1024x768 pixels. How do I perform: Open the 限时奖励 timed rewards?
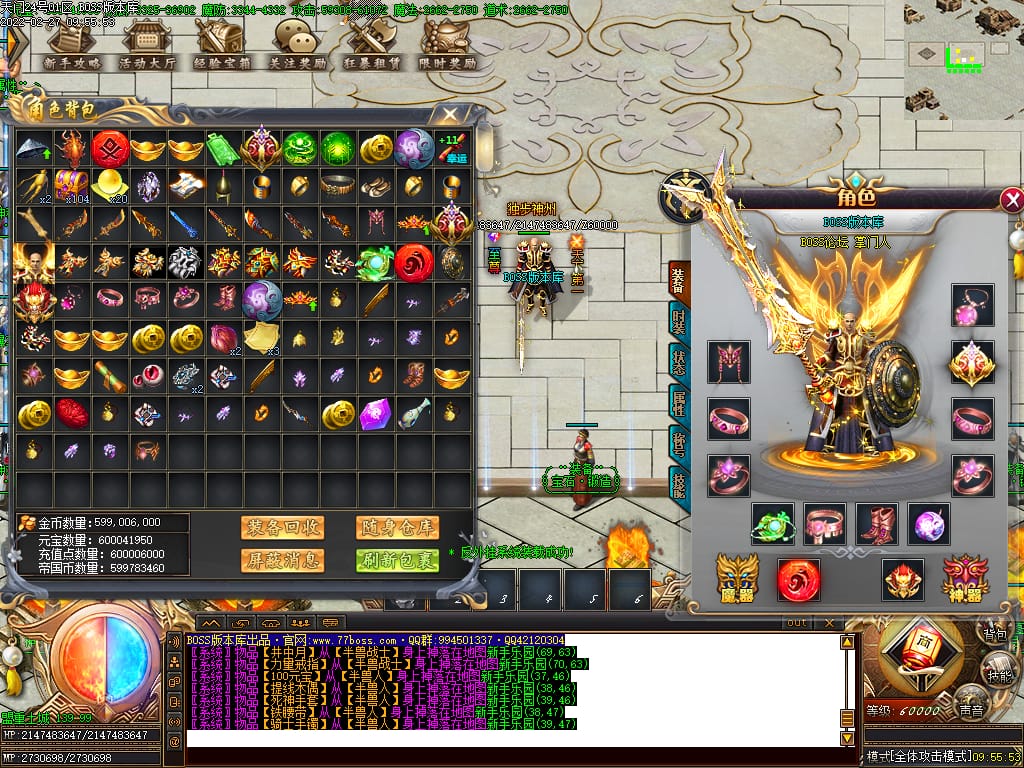[446, 45]
